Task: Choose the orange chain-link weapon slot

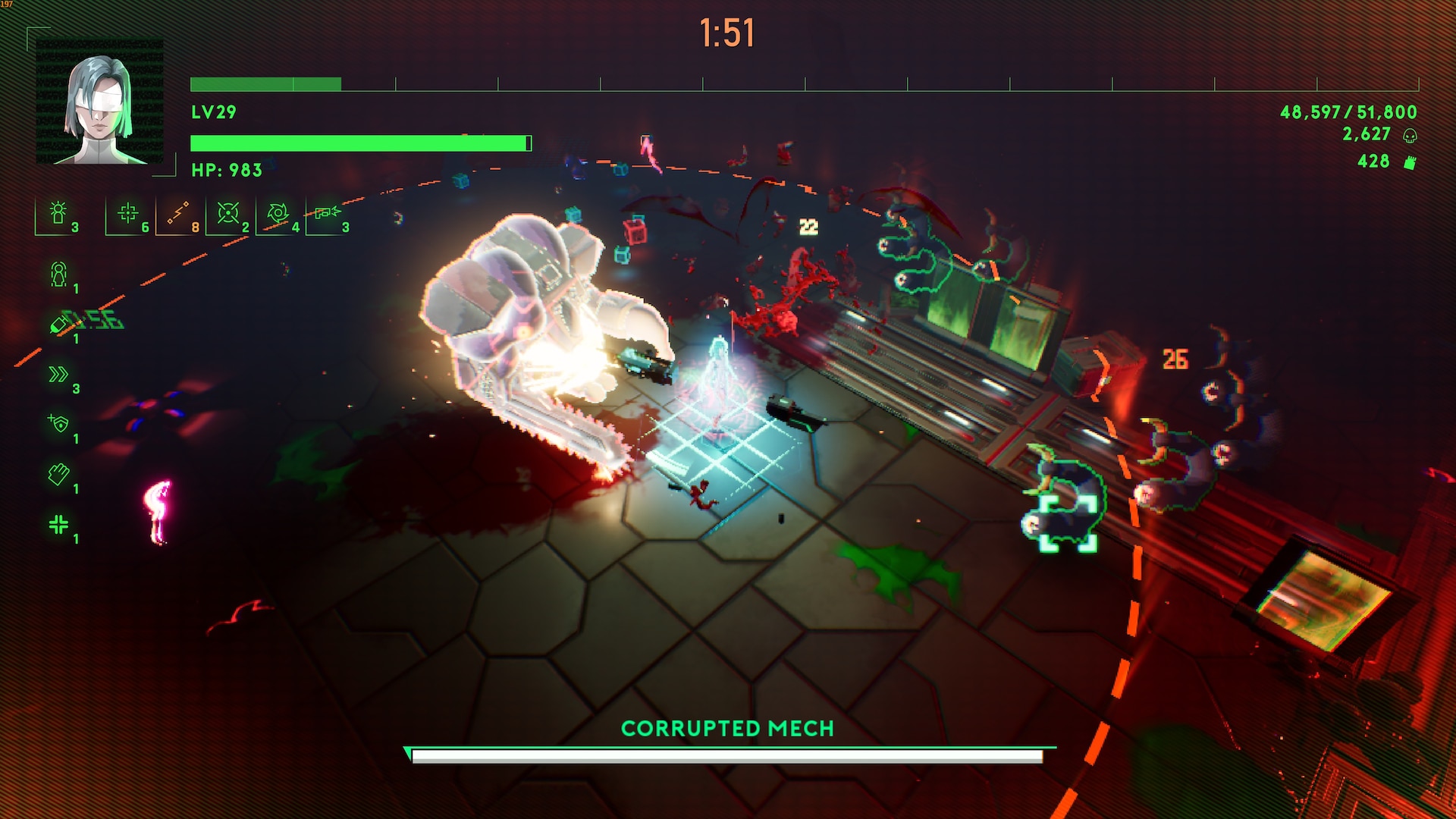Action: pos(178,213)
